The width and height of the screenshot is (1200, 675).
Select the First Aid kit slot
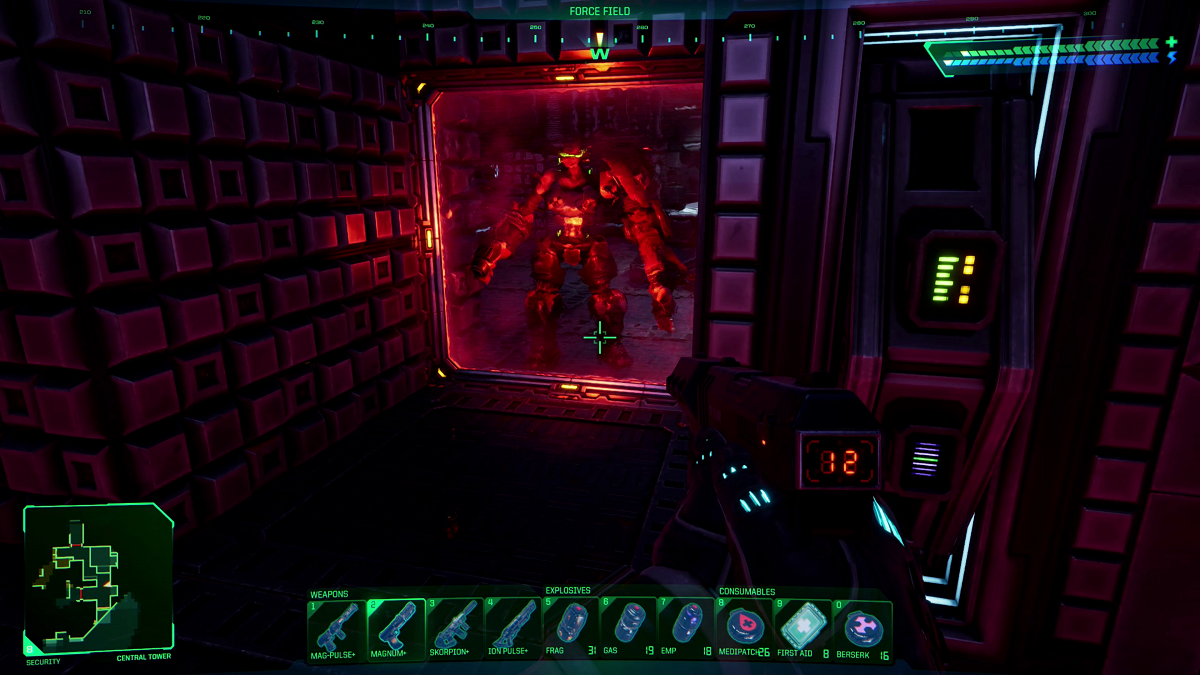803,628
